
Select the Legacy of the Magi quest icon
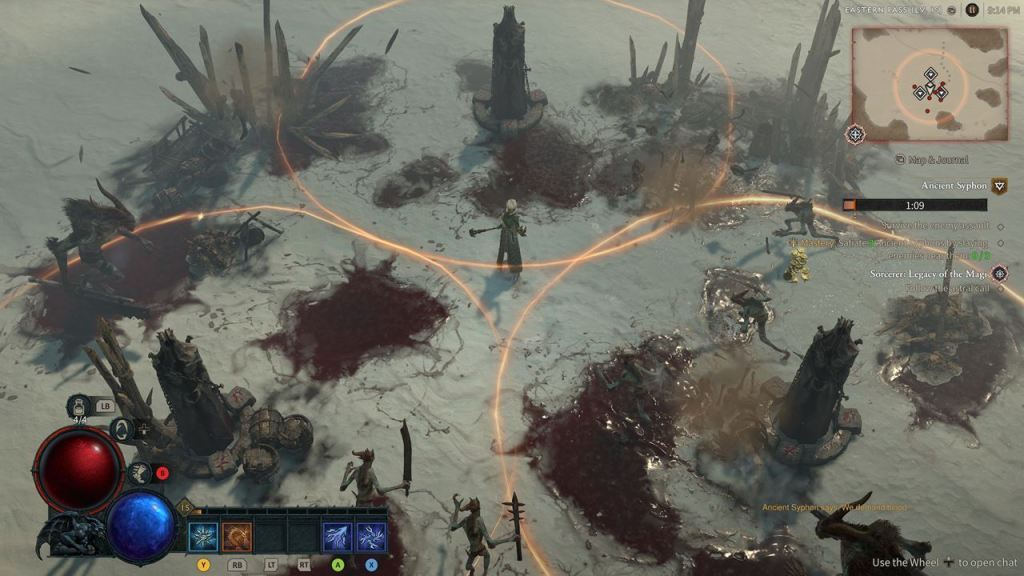pyautogui.click(x=999, y=273)
